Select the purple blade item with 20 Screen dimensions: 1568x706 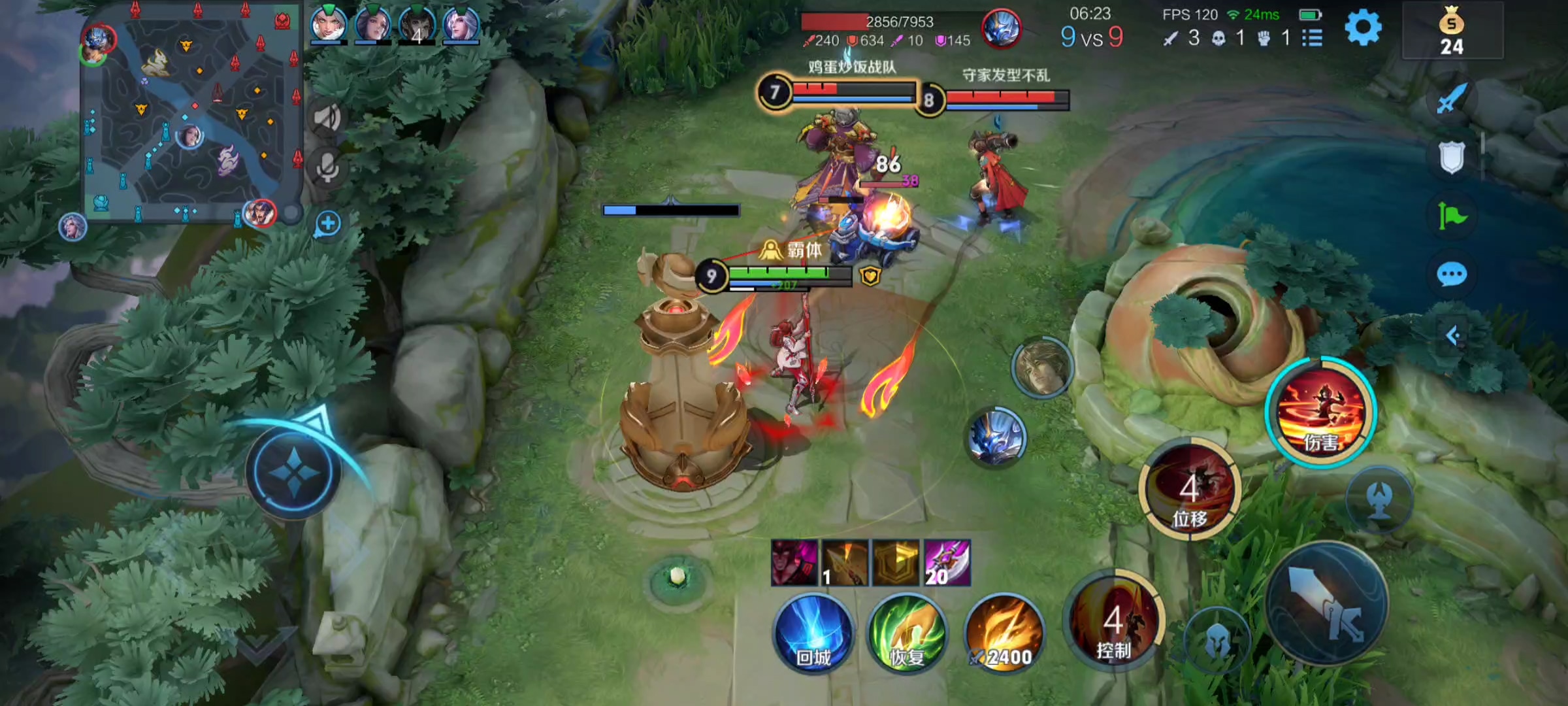point(947,562)
